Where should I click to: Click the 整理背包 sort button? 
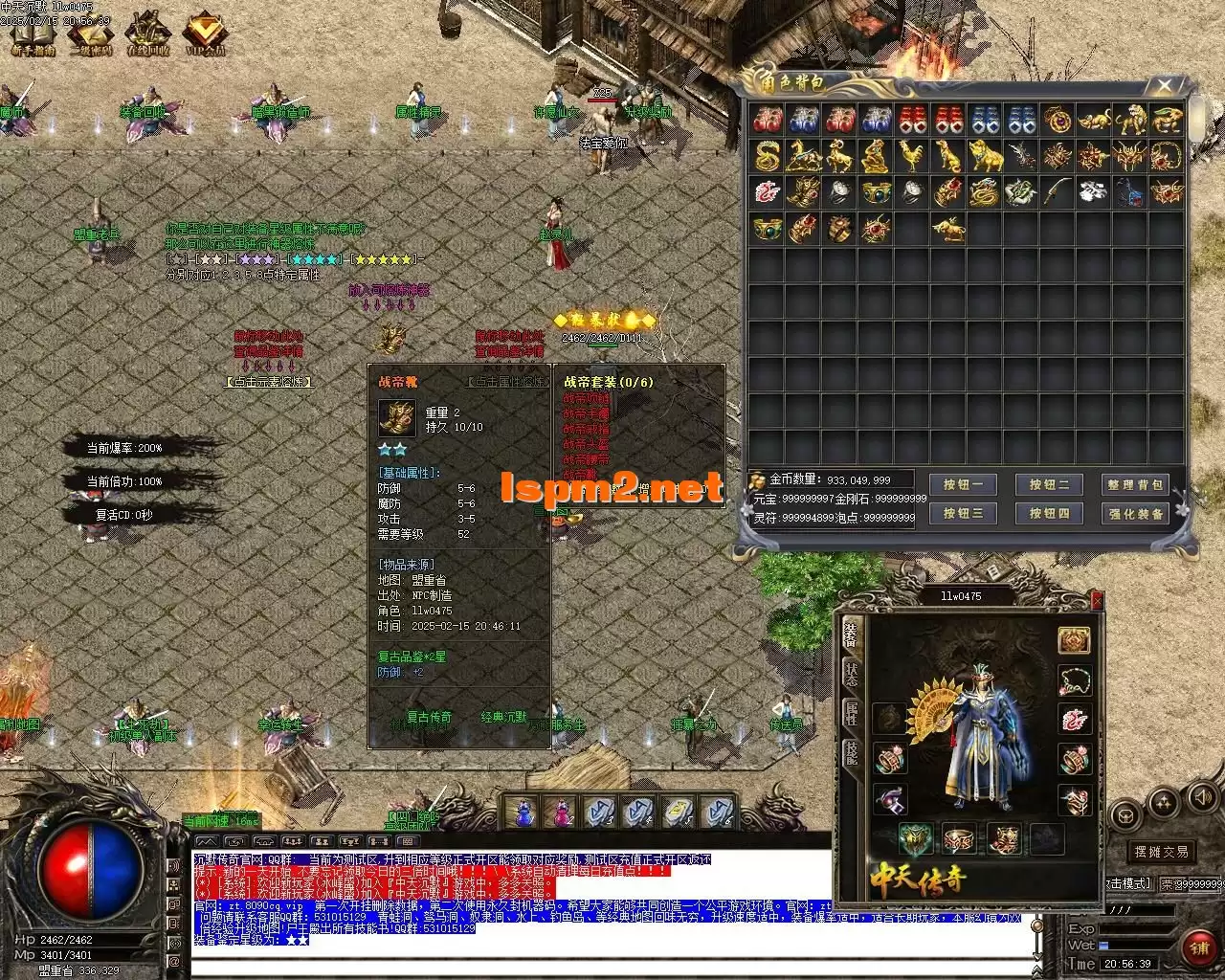click(x=1134, y=485)
